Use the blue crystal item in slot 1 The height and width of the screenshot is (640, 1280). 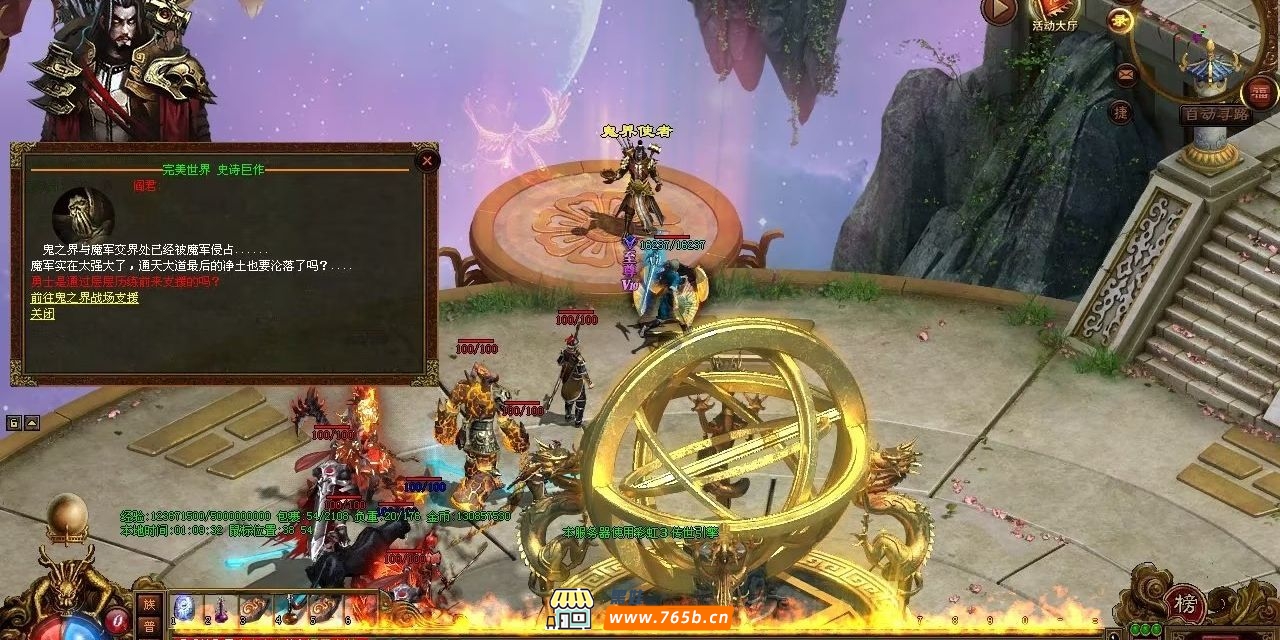click(x=184, y=609)
